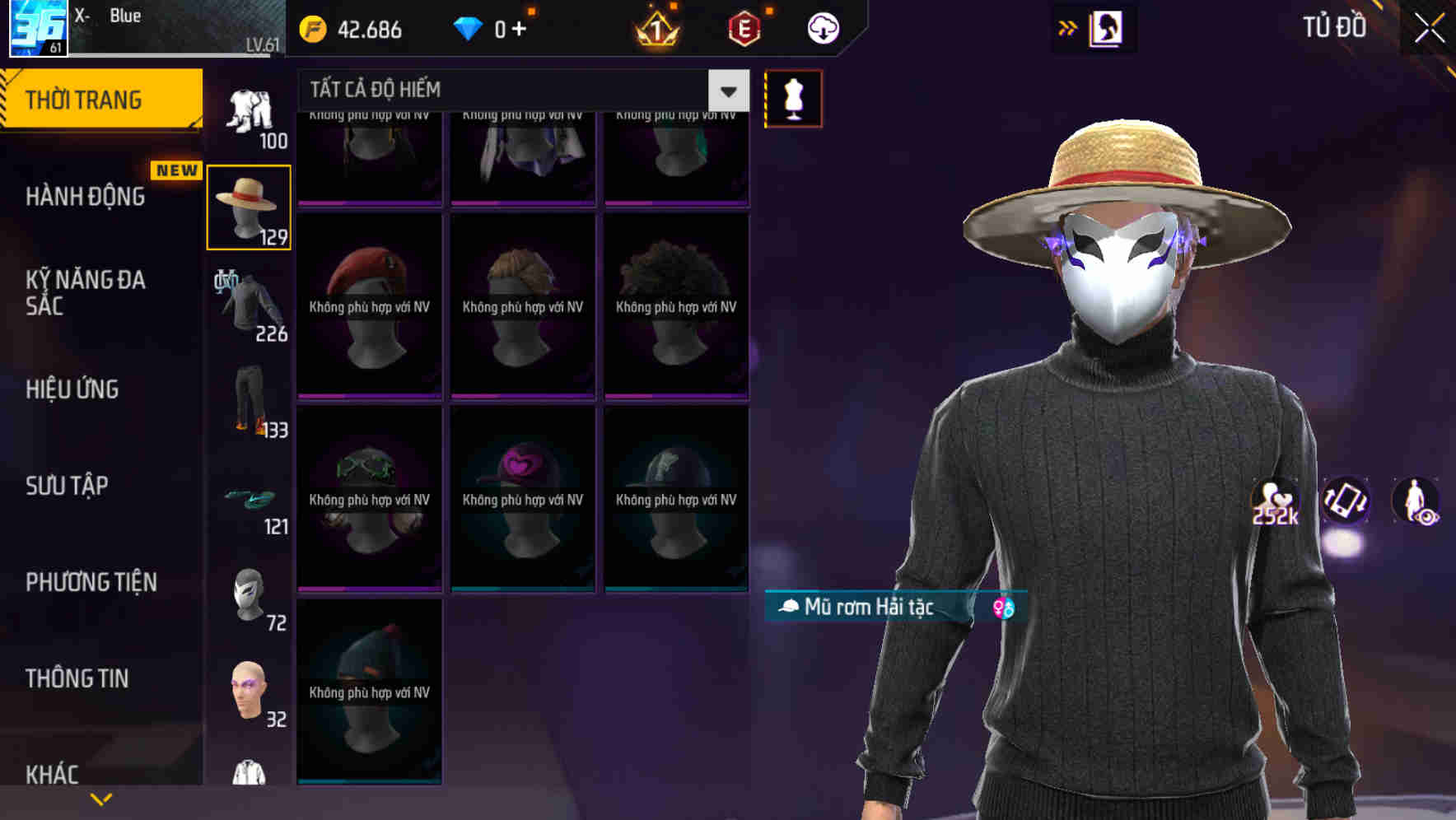Screen dimensions: 1456x820
Task: Click the rank crown badge
Action: (x=655, y=28)
